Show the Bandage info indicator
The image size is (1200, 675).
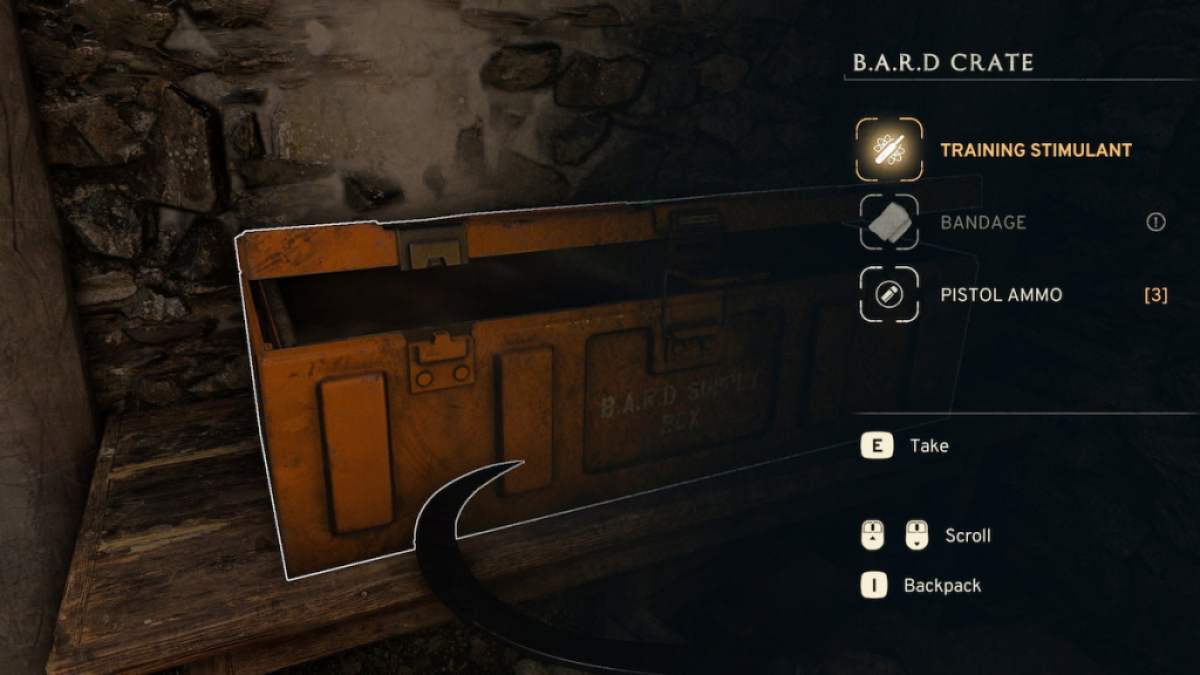tap(1155, 222)
